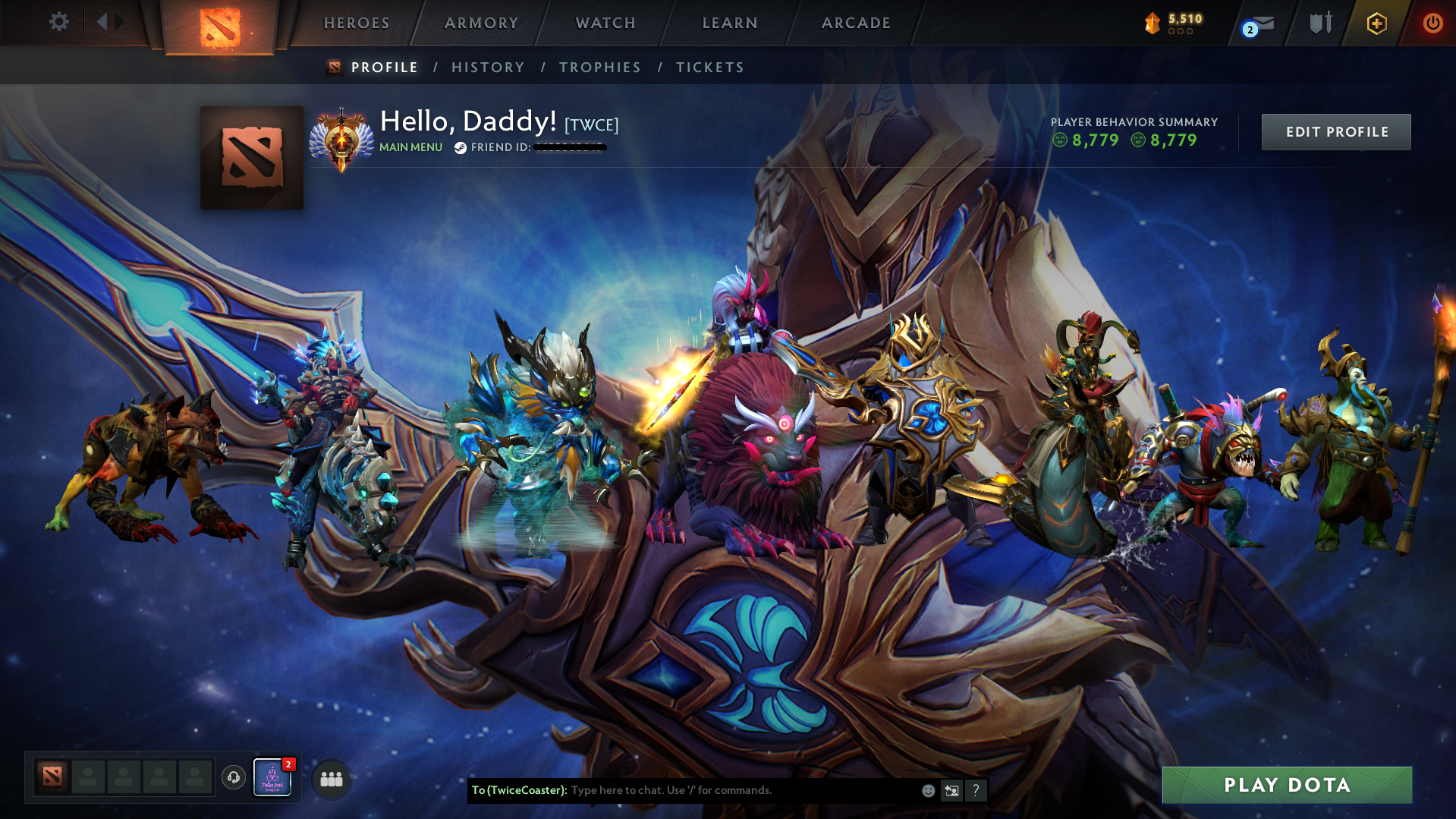Switch to the History tab
Screen dimensions: 1456x819
pos(488,67)
